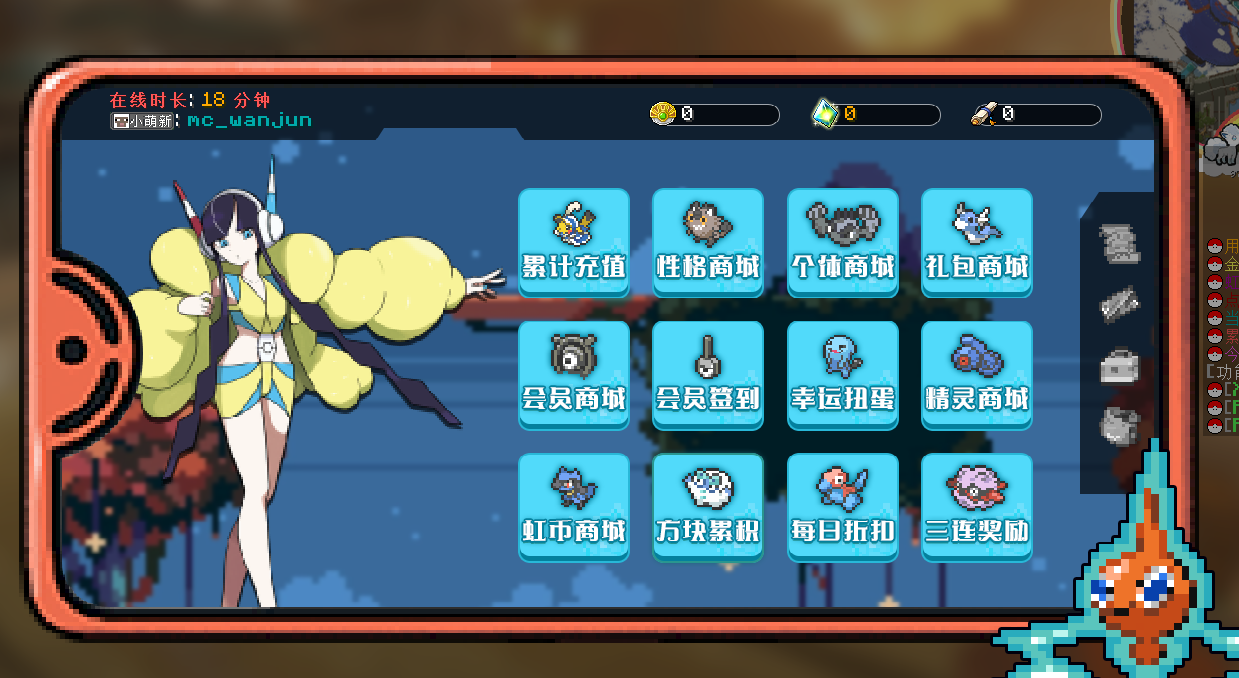Click the green gem currency icon
The width and height of the screenshot is (1239, 678).
824,114
